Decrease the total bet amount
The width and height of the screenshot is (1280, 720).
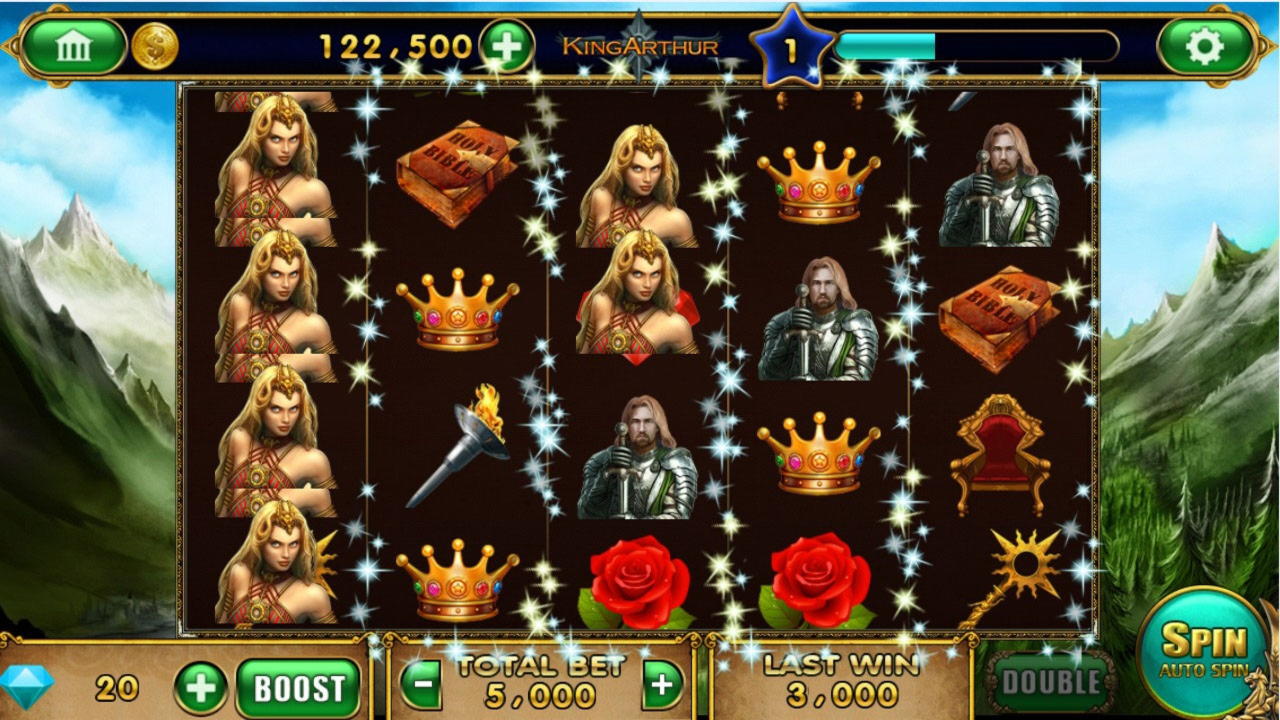(x=421, y=686)
